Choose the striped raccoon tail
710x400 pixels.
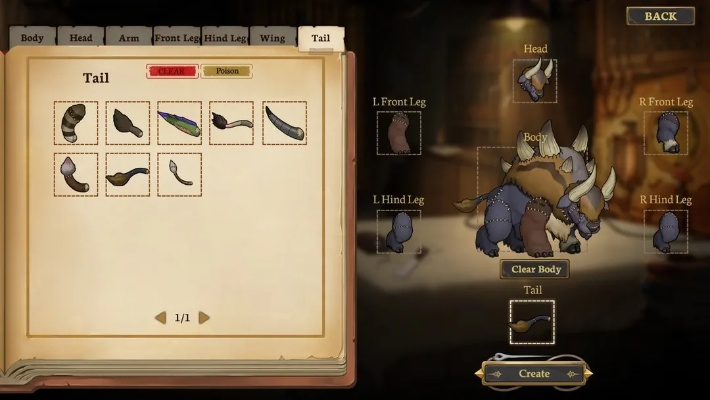click(x=76, y=123)
